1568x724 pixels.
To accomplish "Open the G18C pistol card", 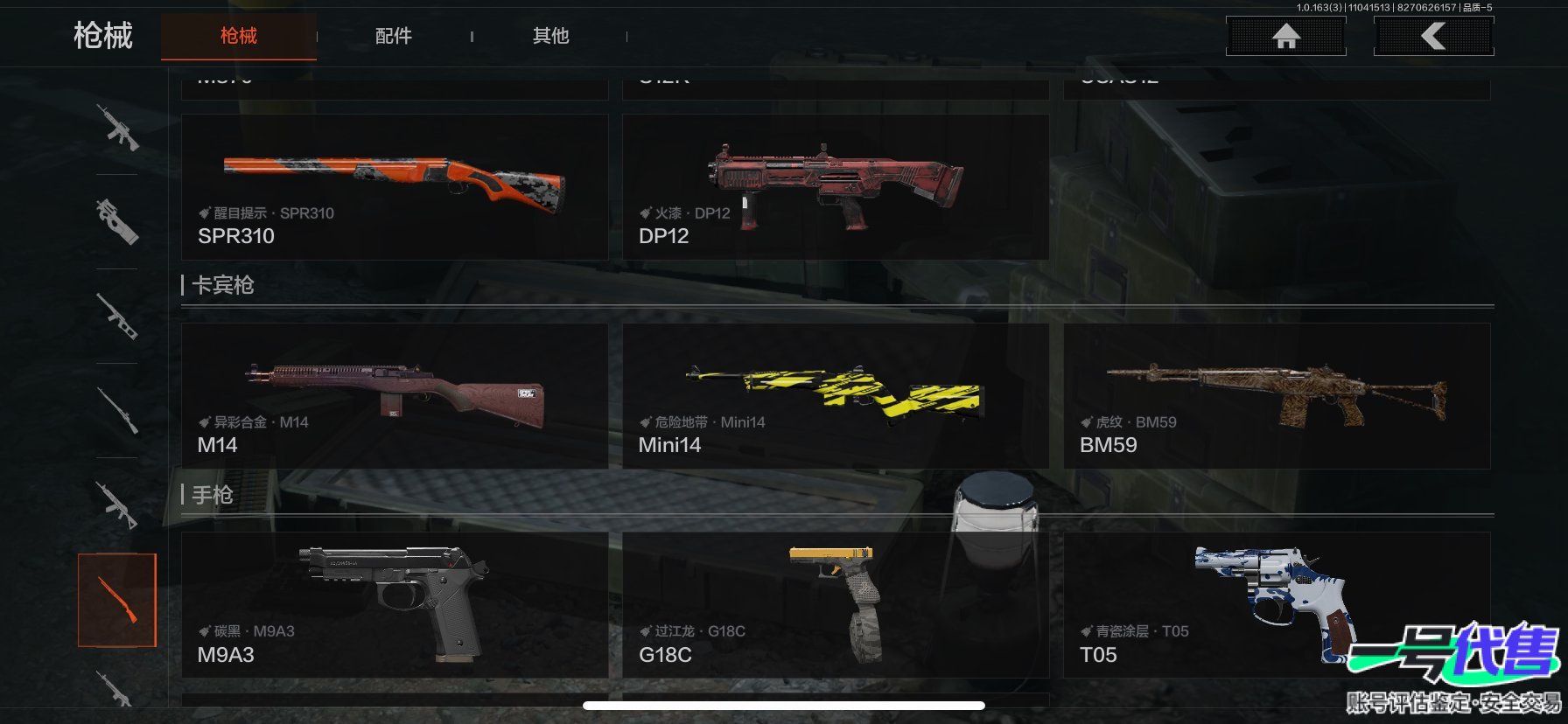I will click(836, 604).
